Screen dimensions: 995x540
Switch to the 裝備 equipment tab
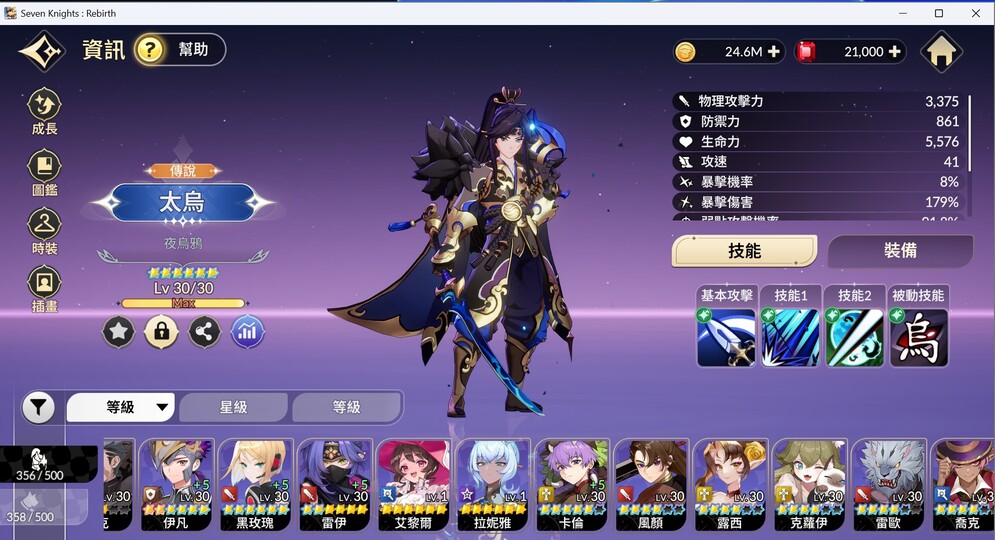[x=900, y=251]
